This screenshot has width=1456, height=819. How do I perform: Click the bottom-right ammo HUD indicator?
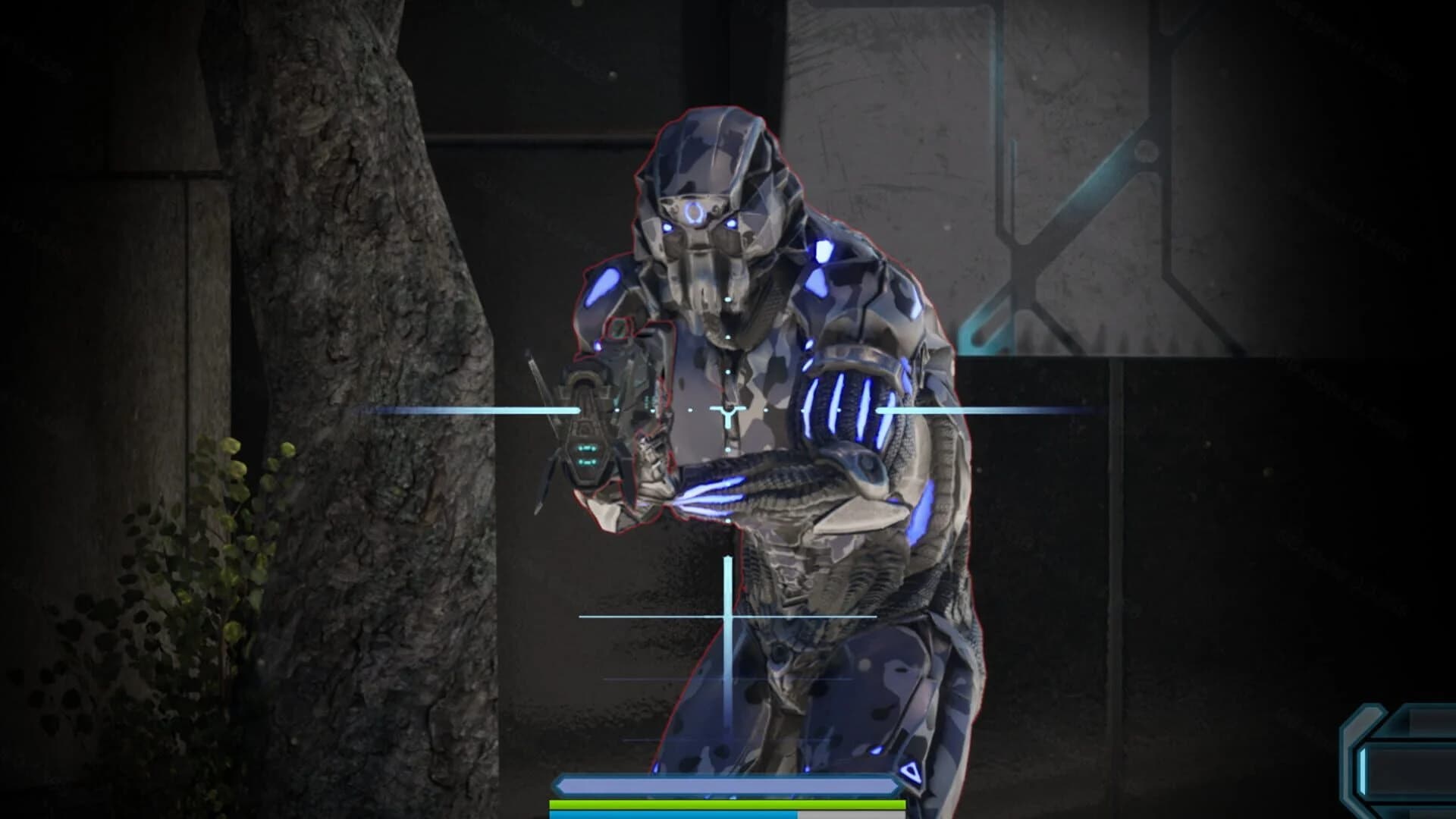tap(1410, 766)
